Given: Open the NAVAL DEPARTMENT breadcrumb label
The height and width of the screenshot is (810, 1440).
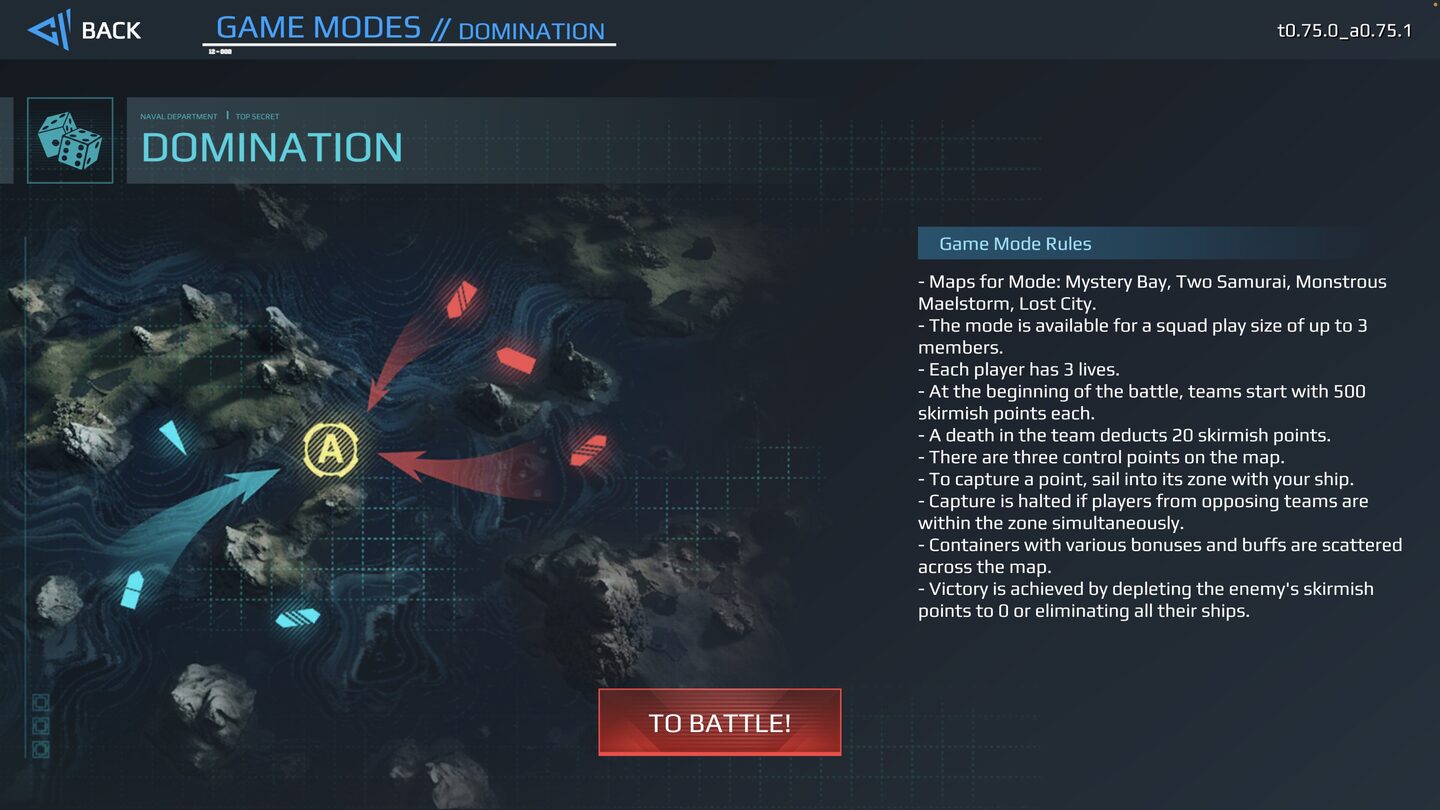Looking at the screenshot, I should (179, 116).
